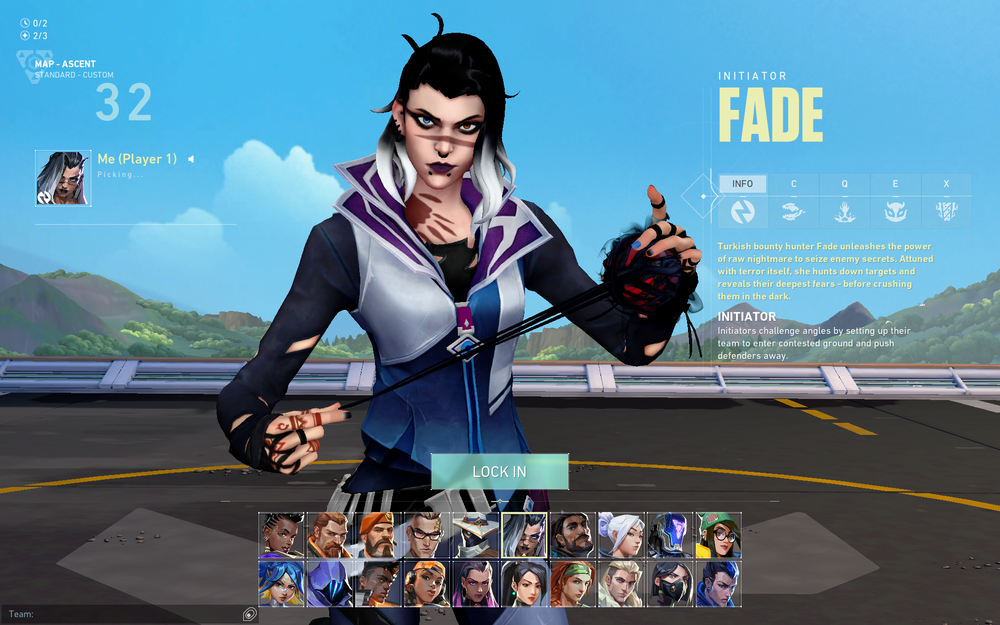
Task: Lock in Fade as your agent
Action: tap(499, 472)
